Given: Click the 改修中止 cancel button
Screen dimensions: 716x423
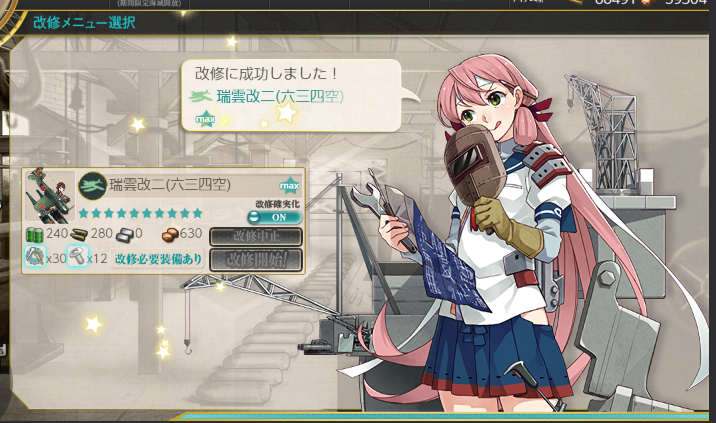Looking at the screenshot, I should 255,237.
